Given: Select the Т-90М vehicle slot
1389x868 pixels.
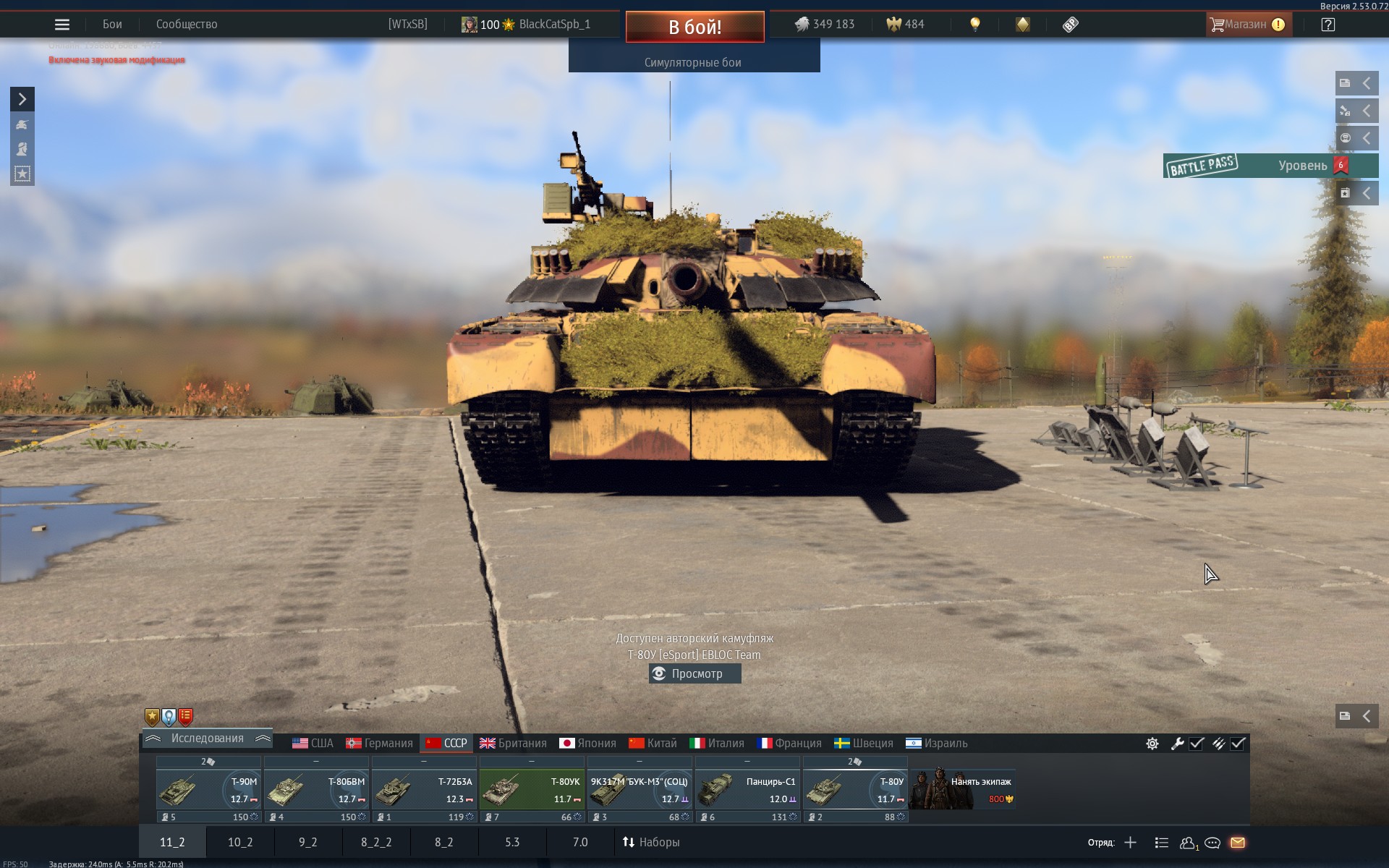Looking at the screenshot, I should (208, 789).
